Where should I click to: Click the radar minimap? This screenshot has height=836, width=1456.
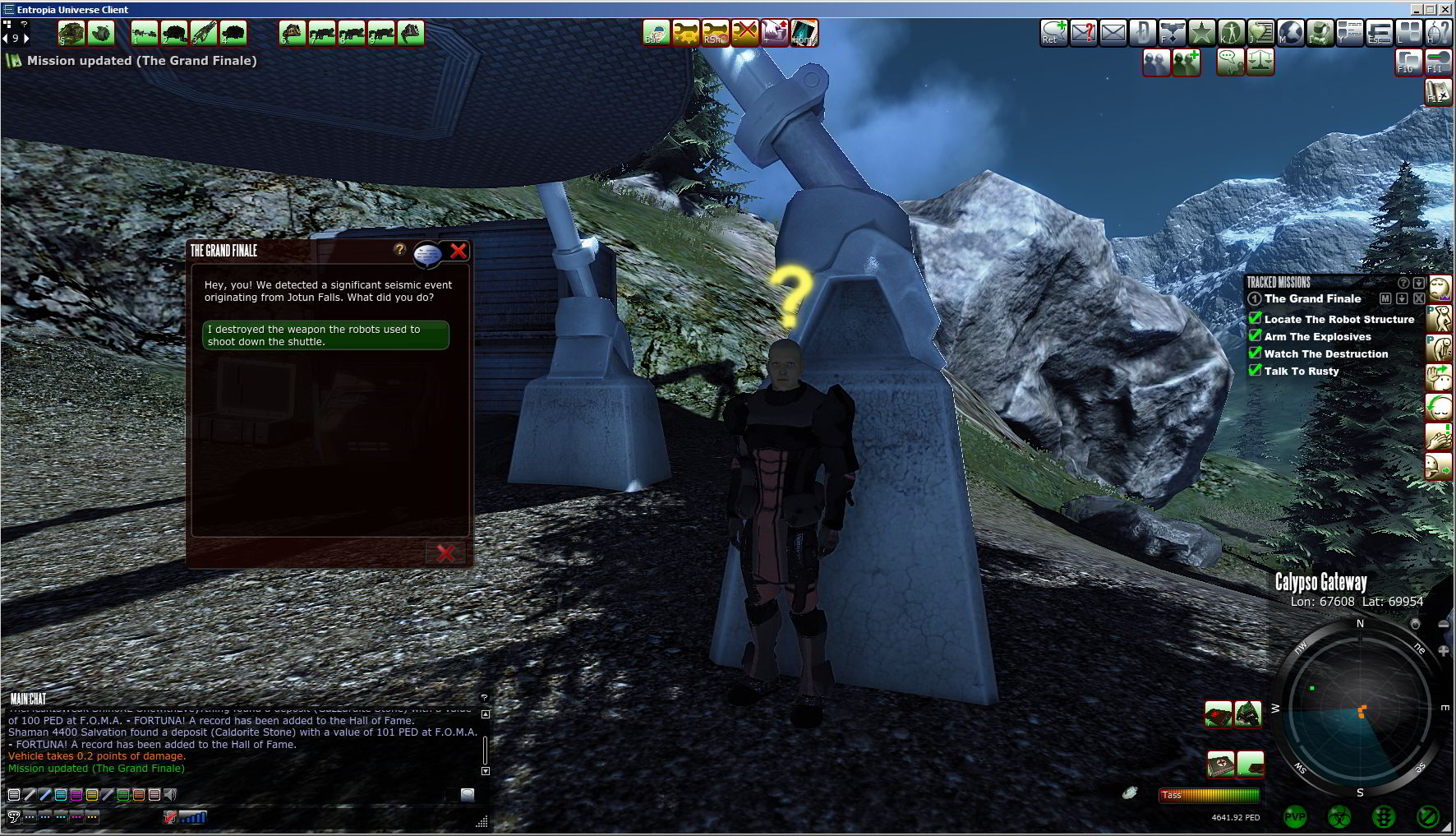1360,709
